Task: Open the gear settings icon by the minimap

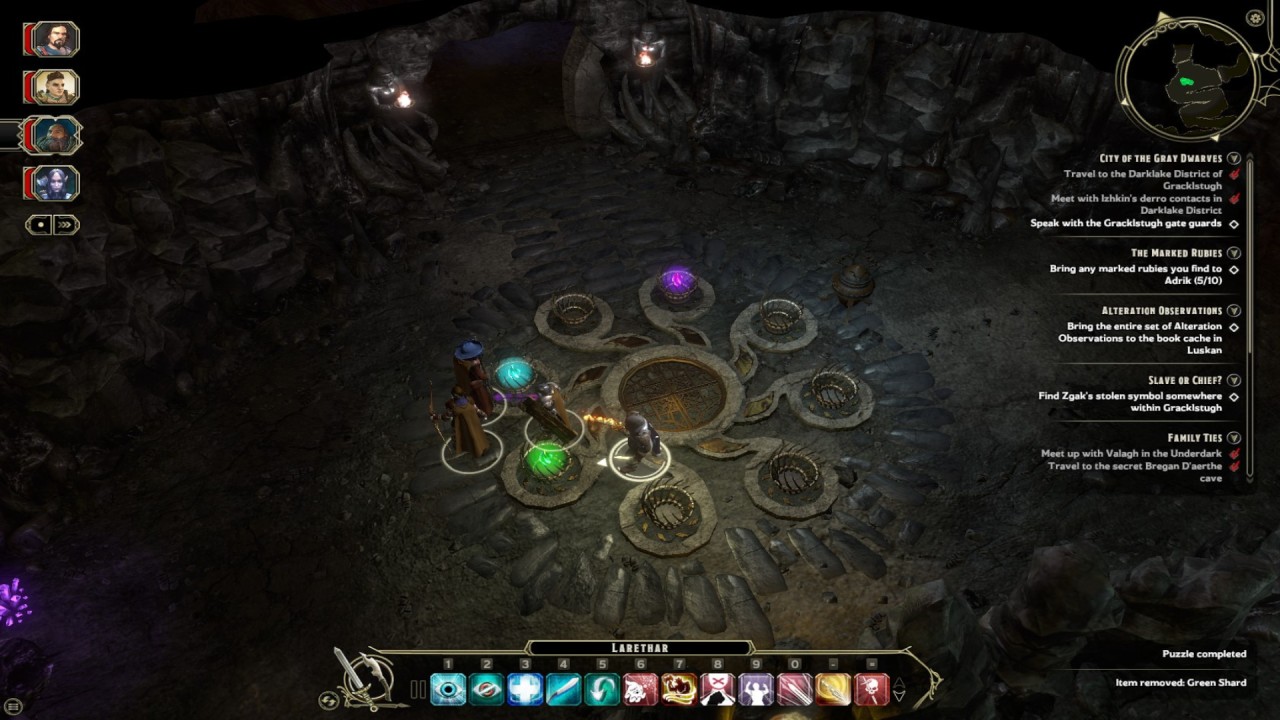Action: (1256, 18)
